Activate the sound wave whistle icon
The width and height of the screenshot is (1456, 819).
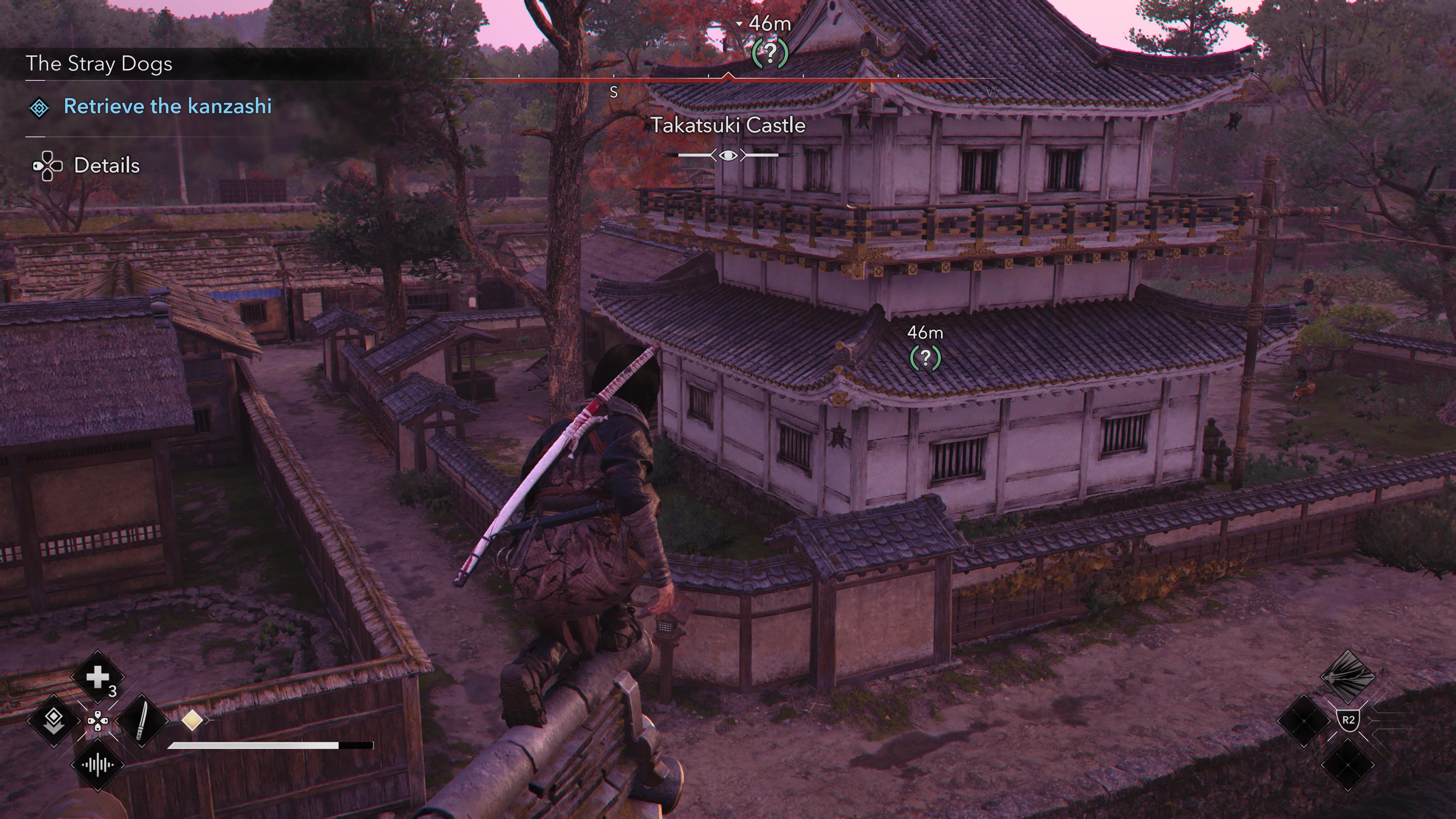[x=97, y=765]
